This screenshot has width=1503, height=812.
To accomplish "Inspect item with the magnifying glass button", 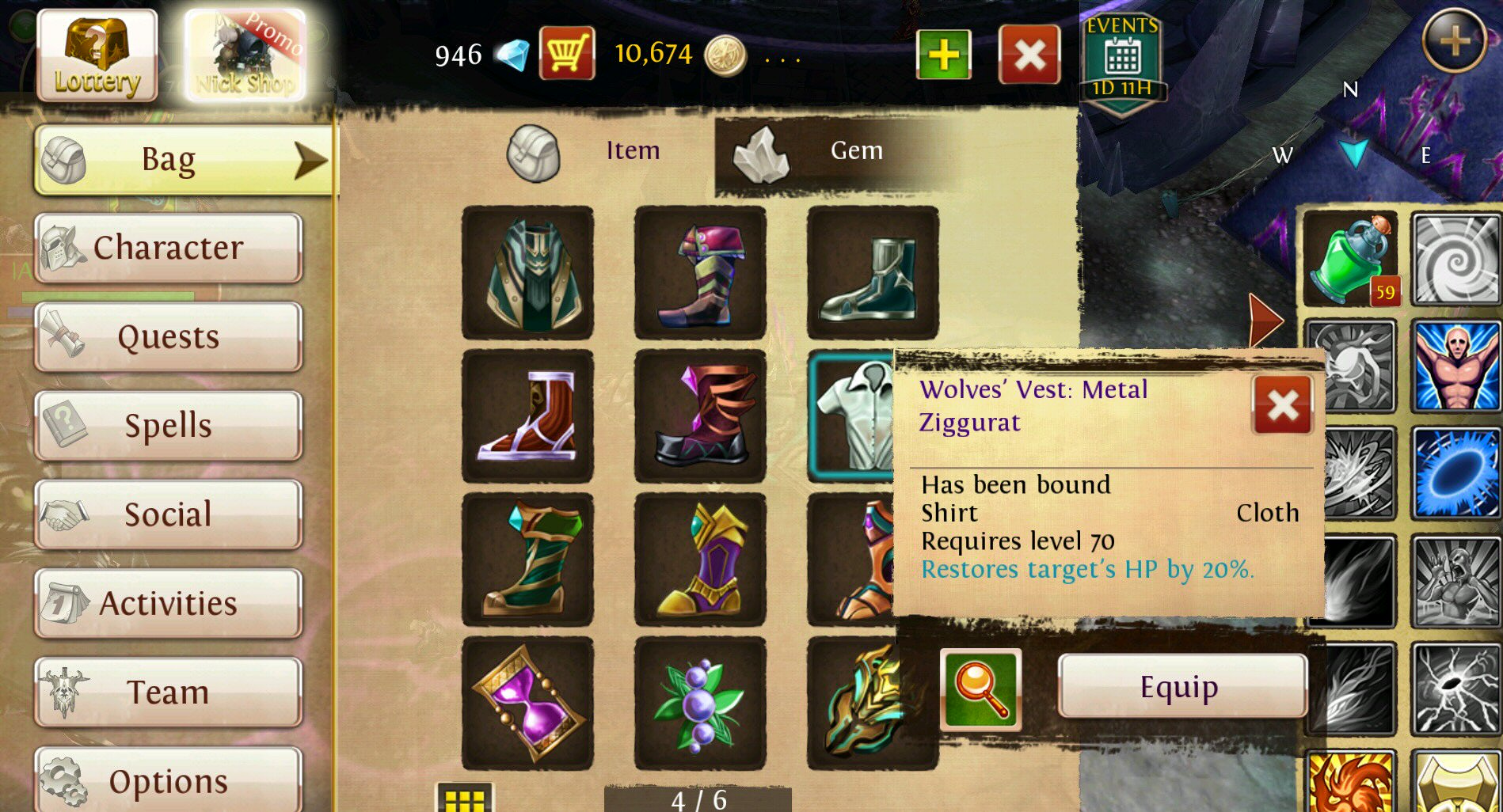I will (980, 689).
